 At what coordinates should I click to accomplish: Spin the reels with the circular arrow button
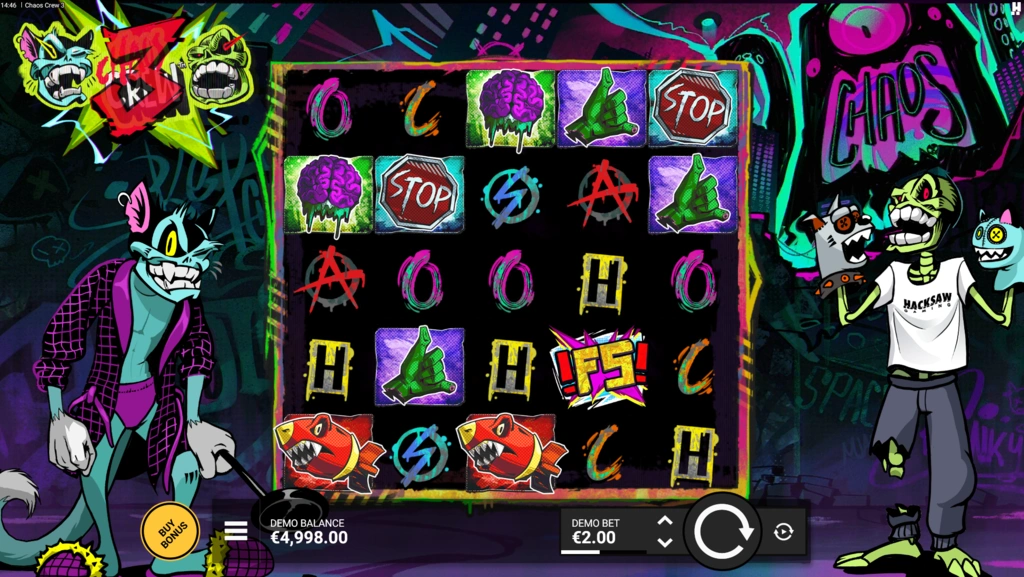722,531
